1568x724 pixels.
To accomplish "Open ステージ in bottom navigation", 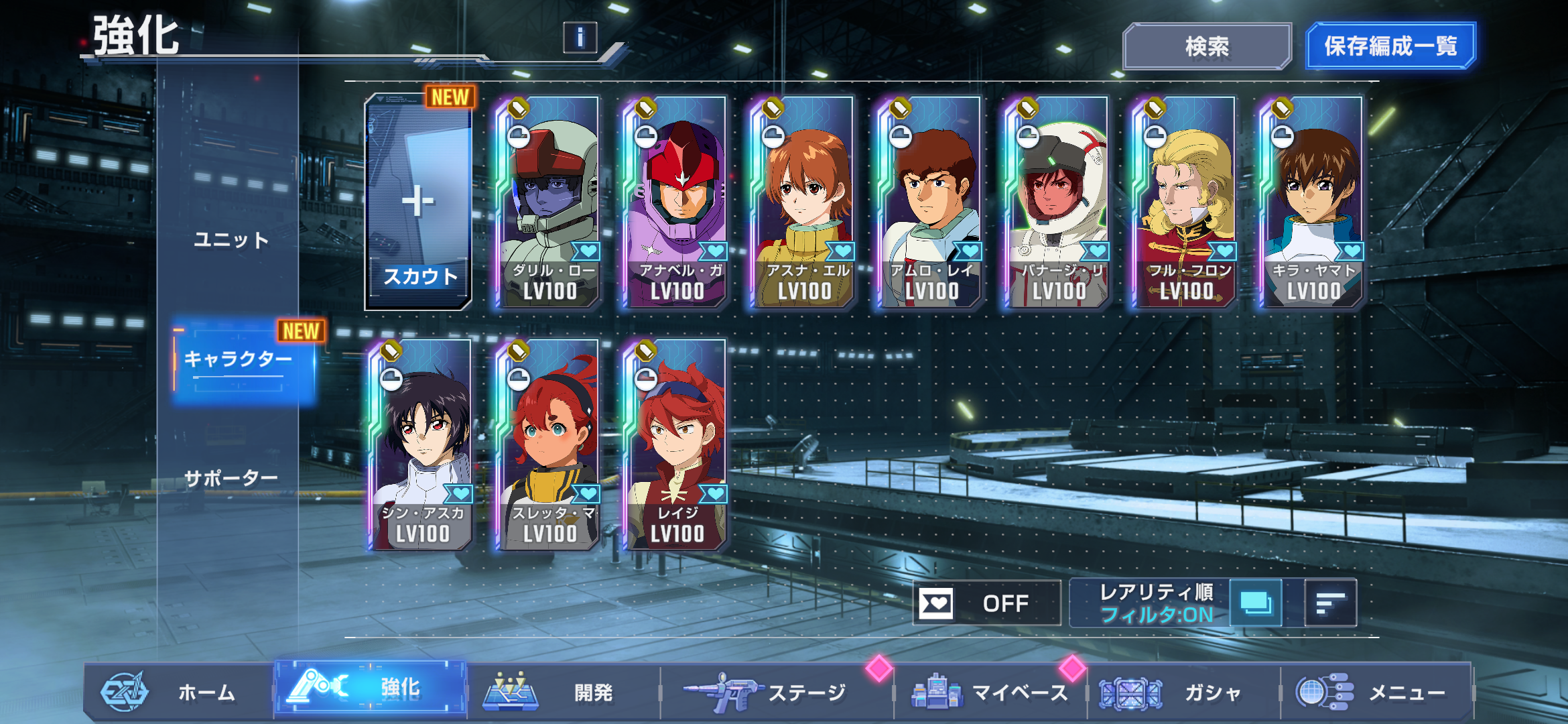I will tap(776, 692).
